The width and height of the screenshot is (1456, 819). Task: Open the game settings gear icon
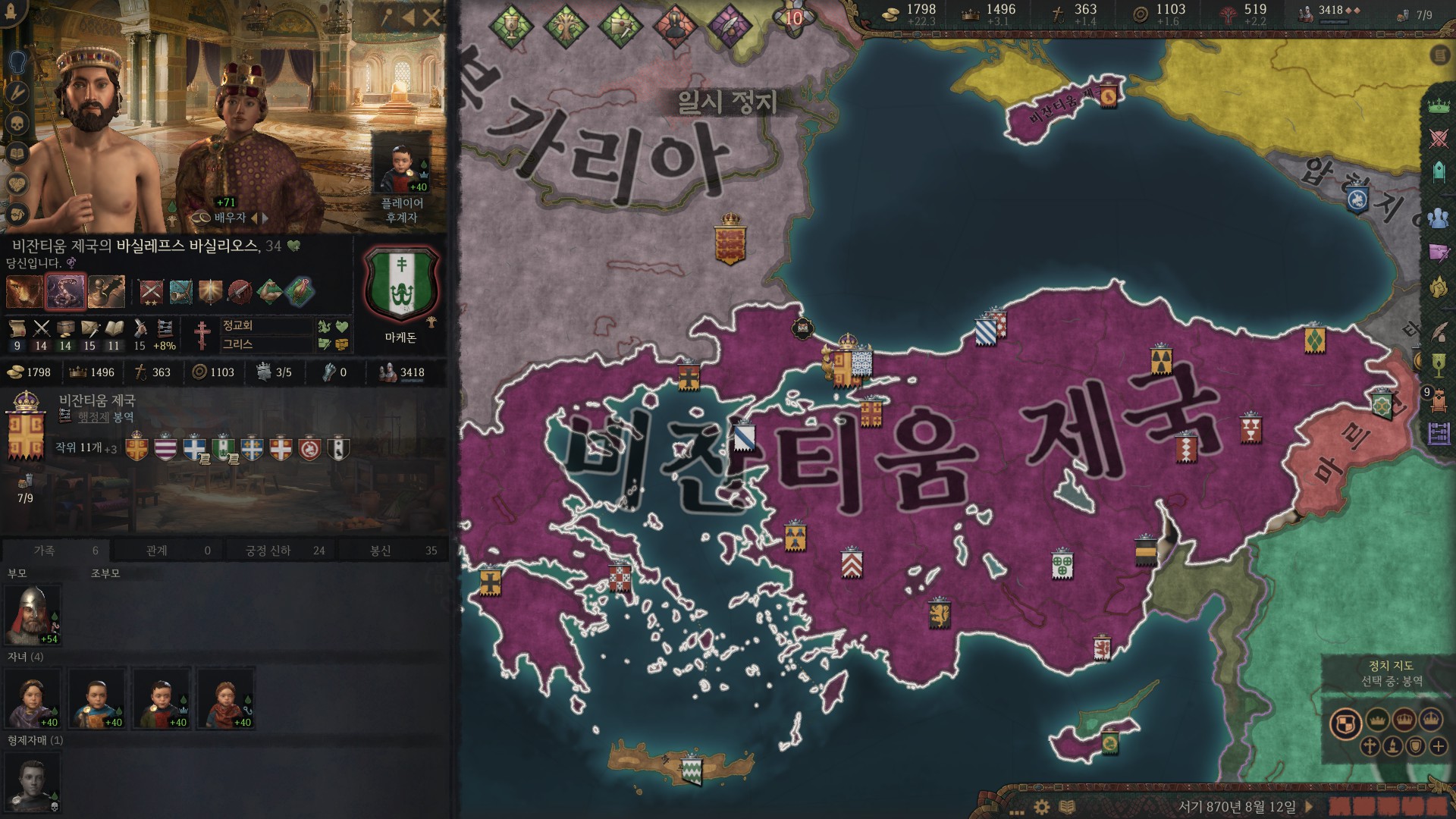(1041, 806)
